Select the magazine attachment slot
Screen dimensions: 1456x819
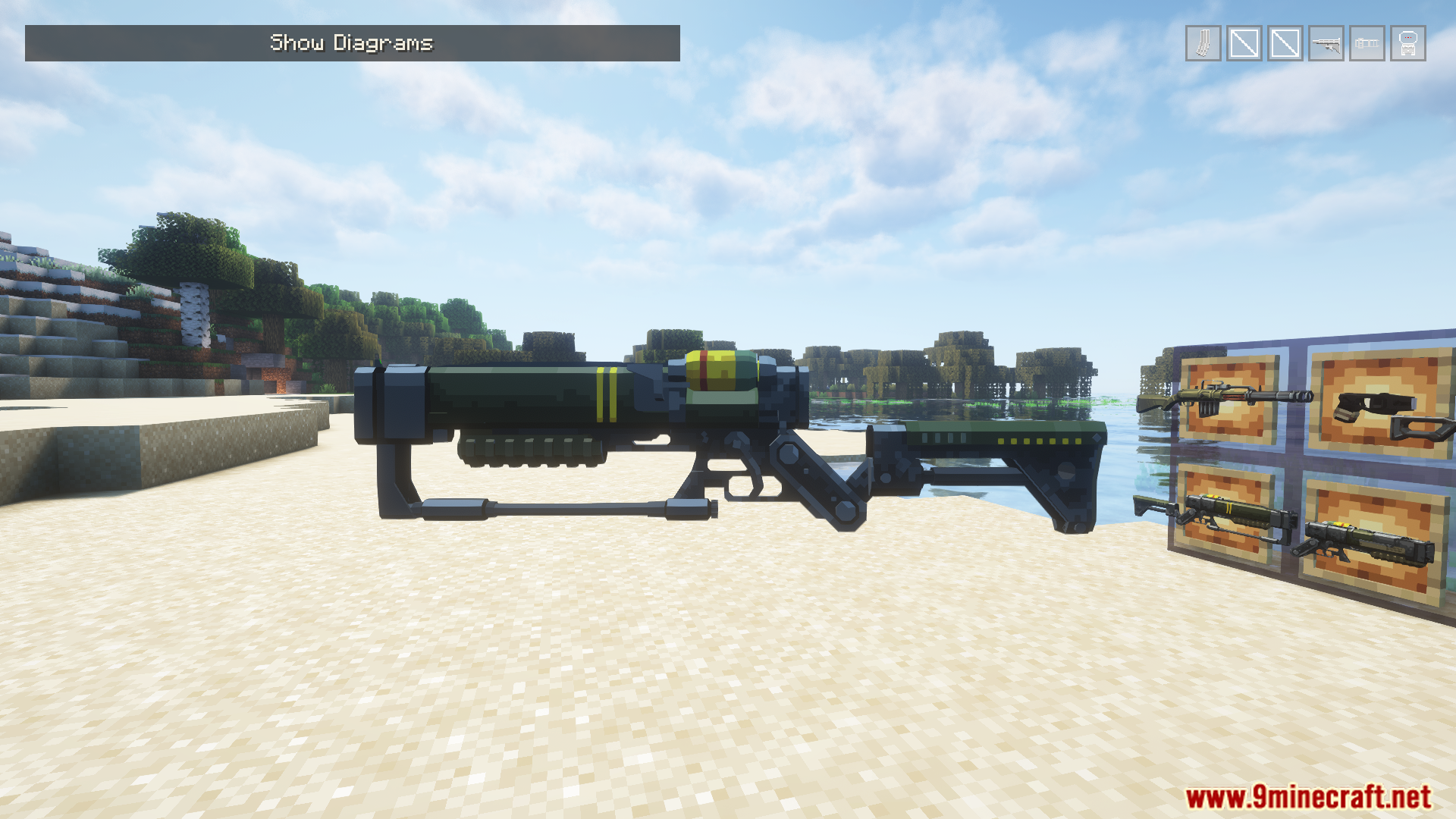pyautogui.click(x=1203, y=43)
